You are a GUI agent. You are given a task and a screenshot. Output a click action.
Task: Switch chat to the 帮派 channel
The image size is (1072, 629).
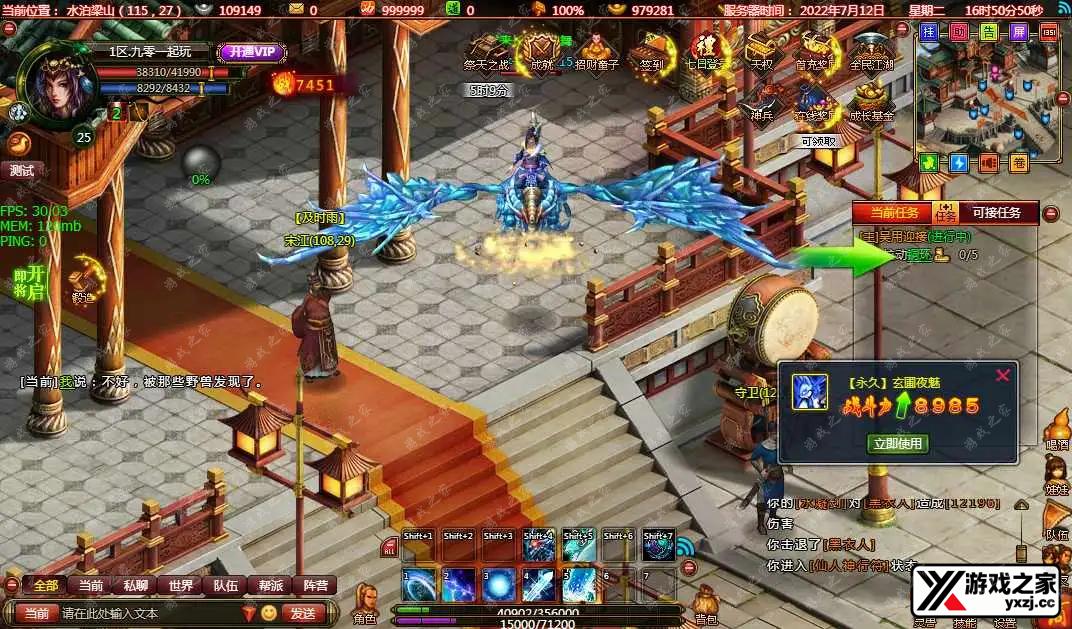[x=271, y=586]
